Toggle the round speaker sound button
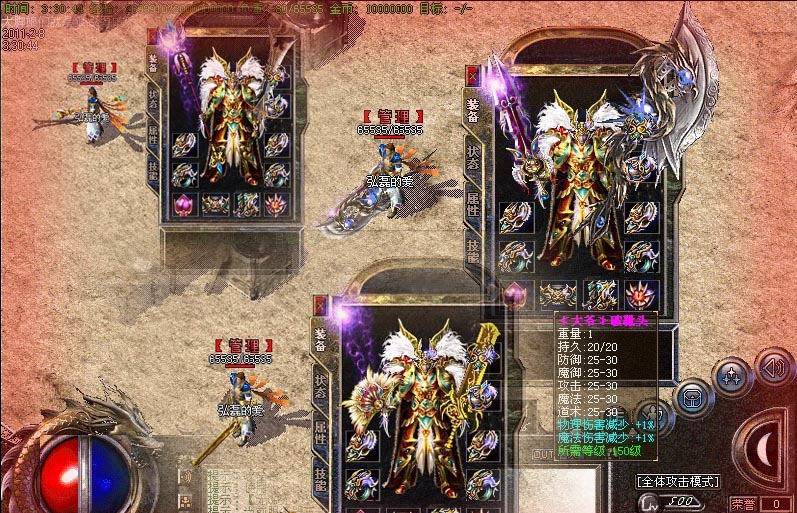Screen dimensions: 797x513 click(773, 369)
